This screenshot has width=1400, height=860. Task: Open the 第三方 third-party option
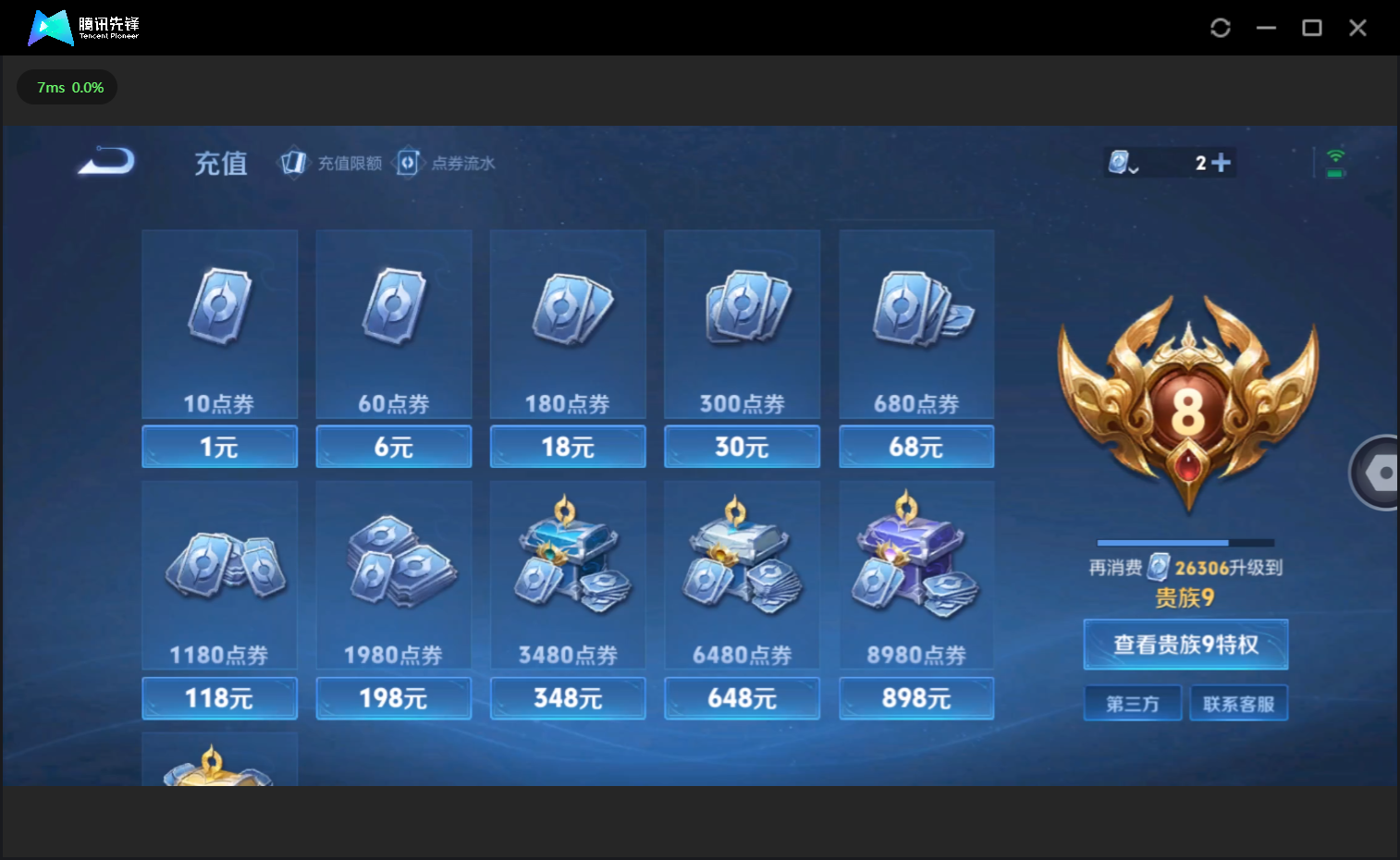pyautogui.click(x=1133, y=704)
